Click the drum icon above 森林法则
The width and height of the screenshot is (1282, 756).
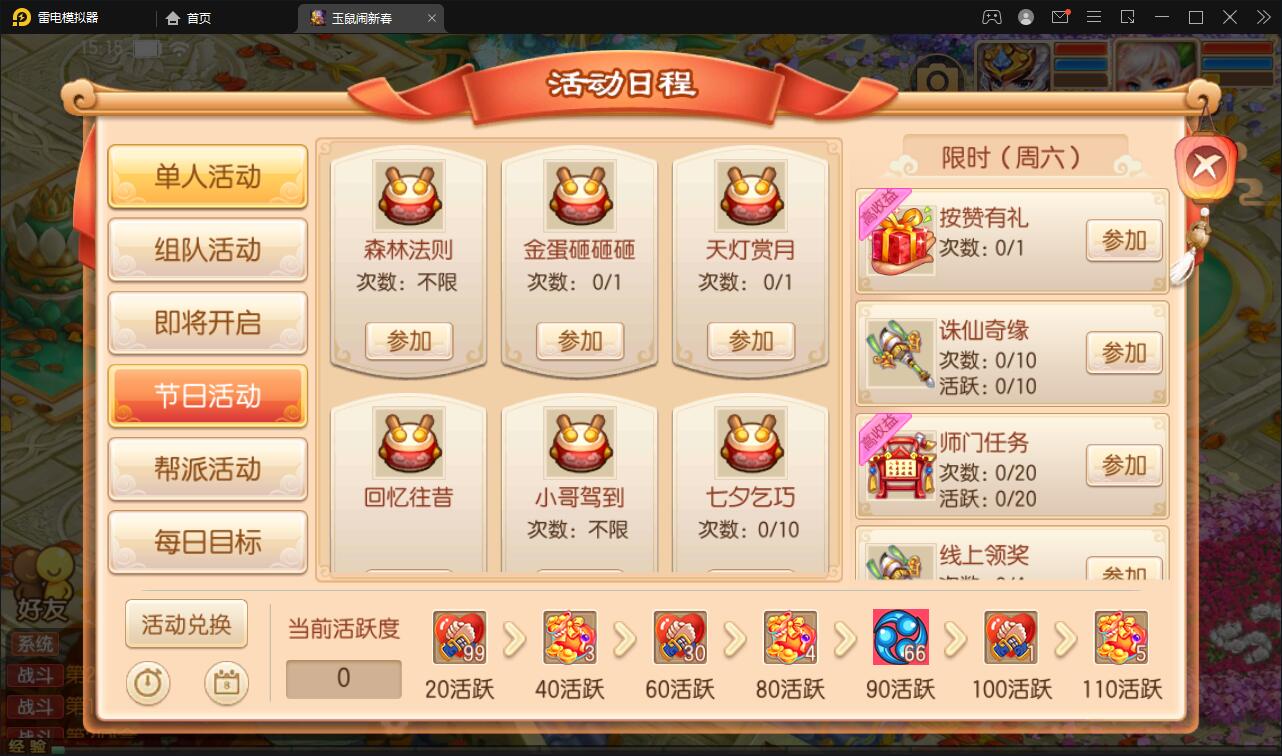tap(406, 196)
